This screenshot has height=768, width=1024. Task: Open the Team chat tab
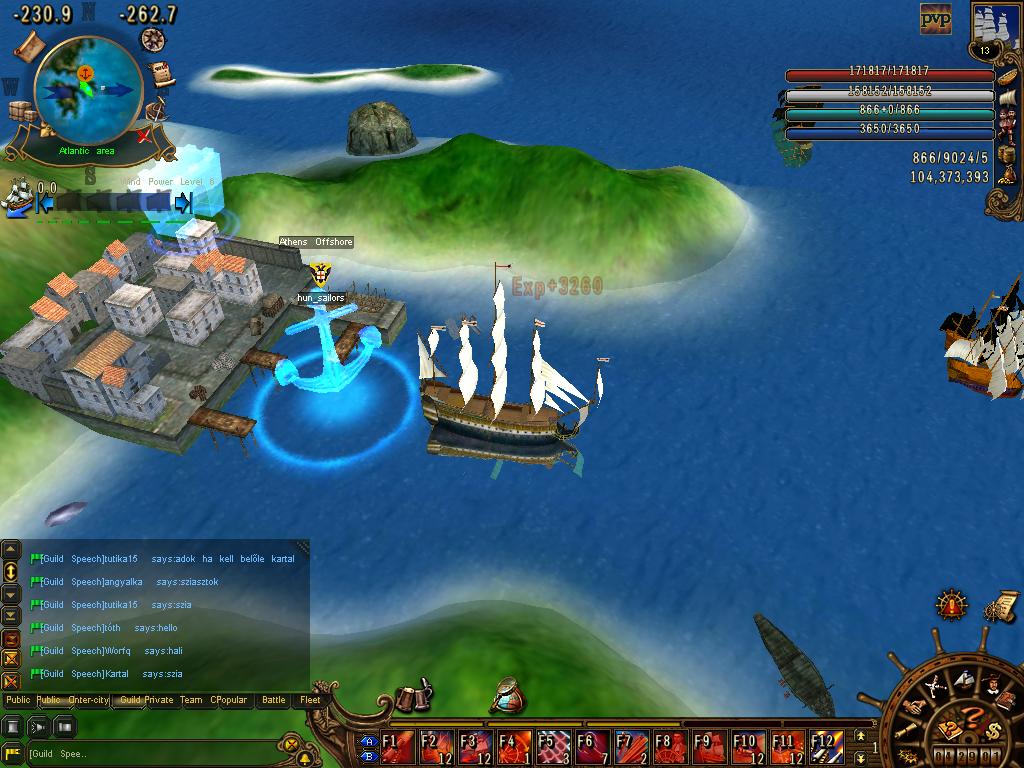pyautogui.click(x=191, y=700)
